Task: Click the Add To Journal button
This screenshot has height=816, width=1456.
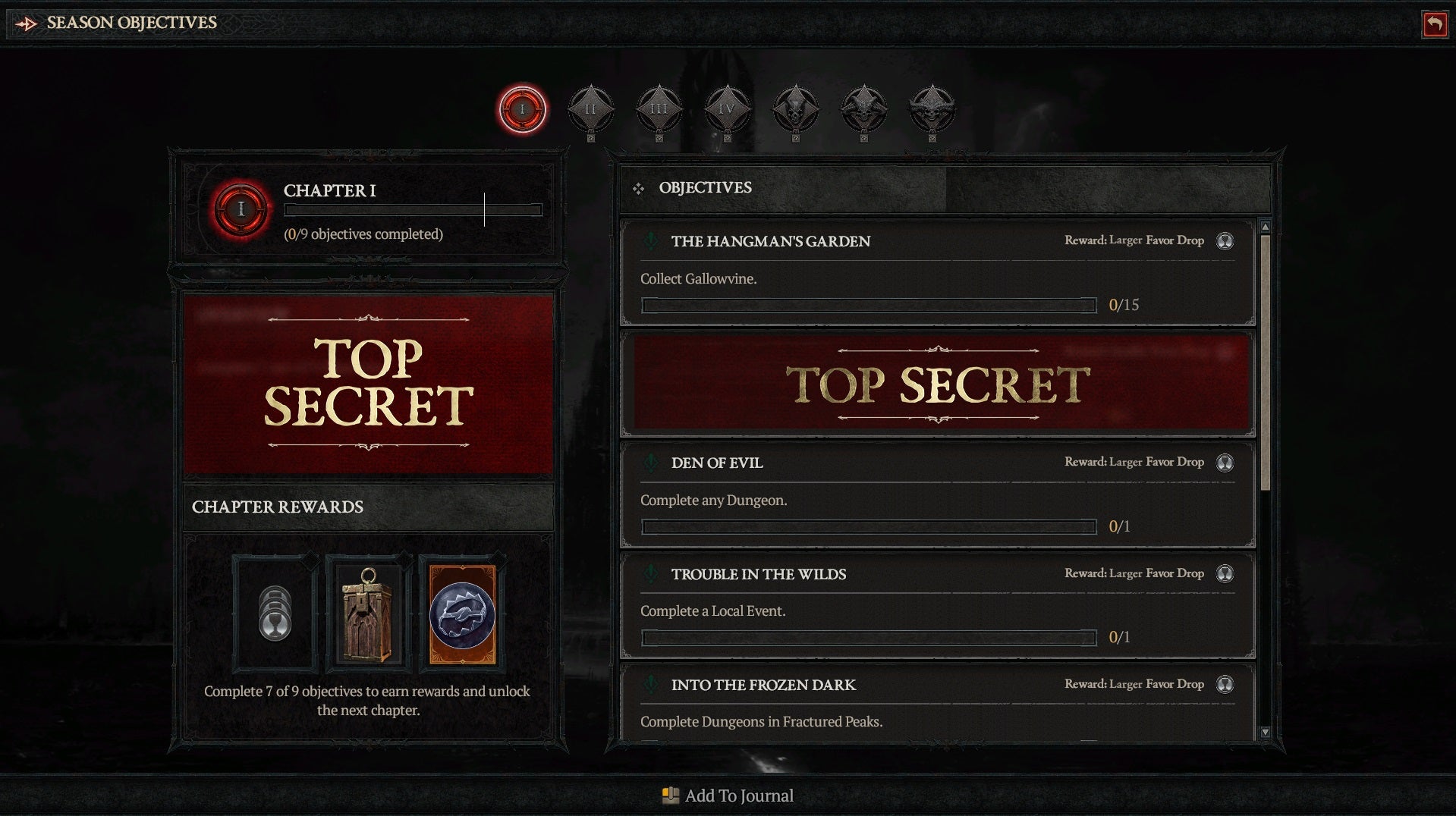Action: tap(727, 796)
